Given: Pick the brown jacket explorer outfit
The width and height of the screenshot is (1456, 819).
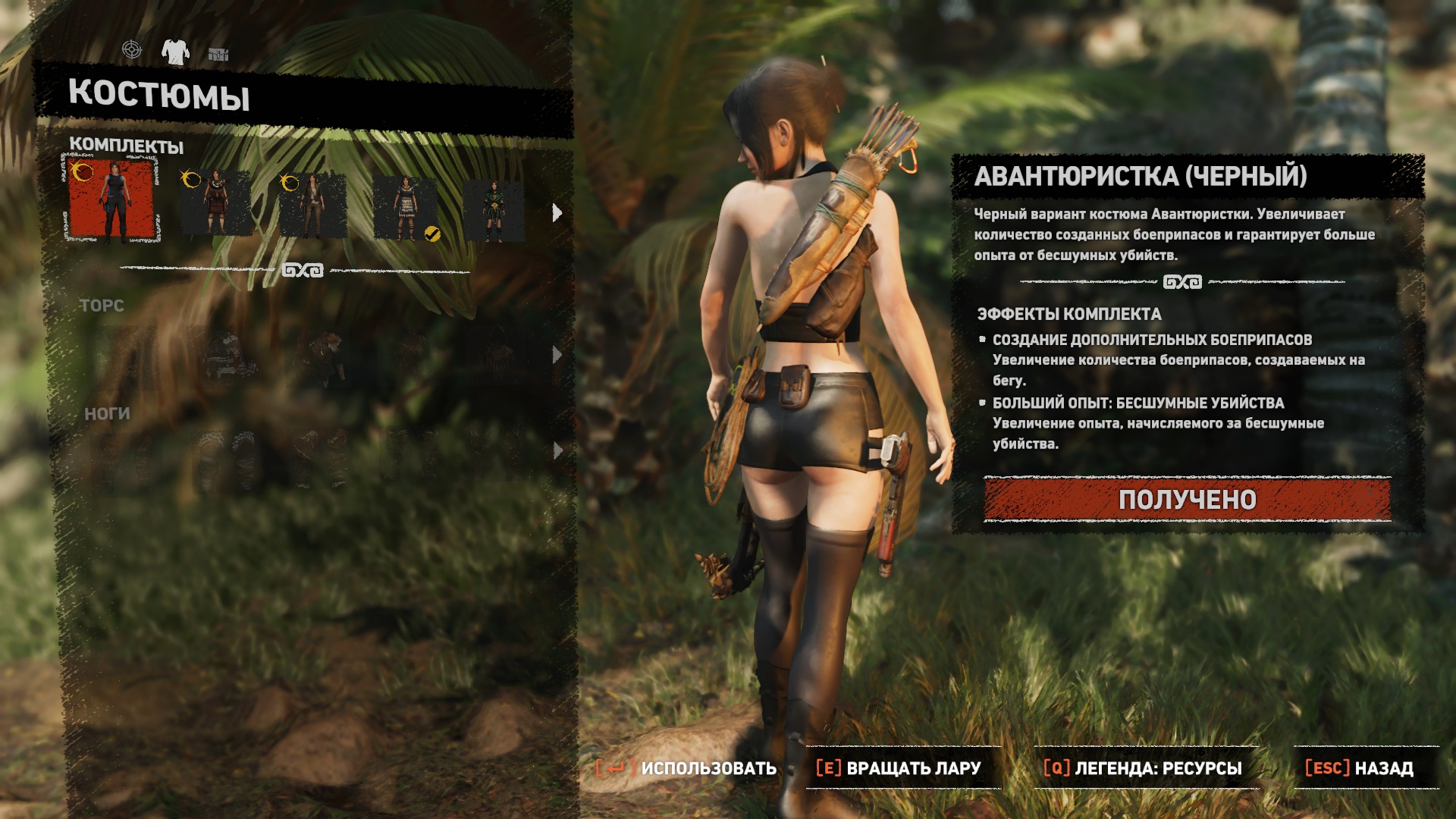Looking at the screenshot, I should click(x=312, y=205).
